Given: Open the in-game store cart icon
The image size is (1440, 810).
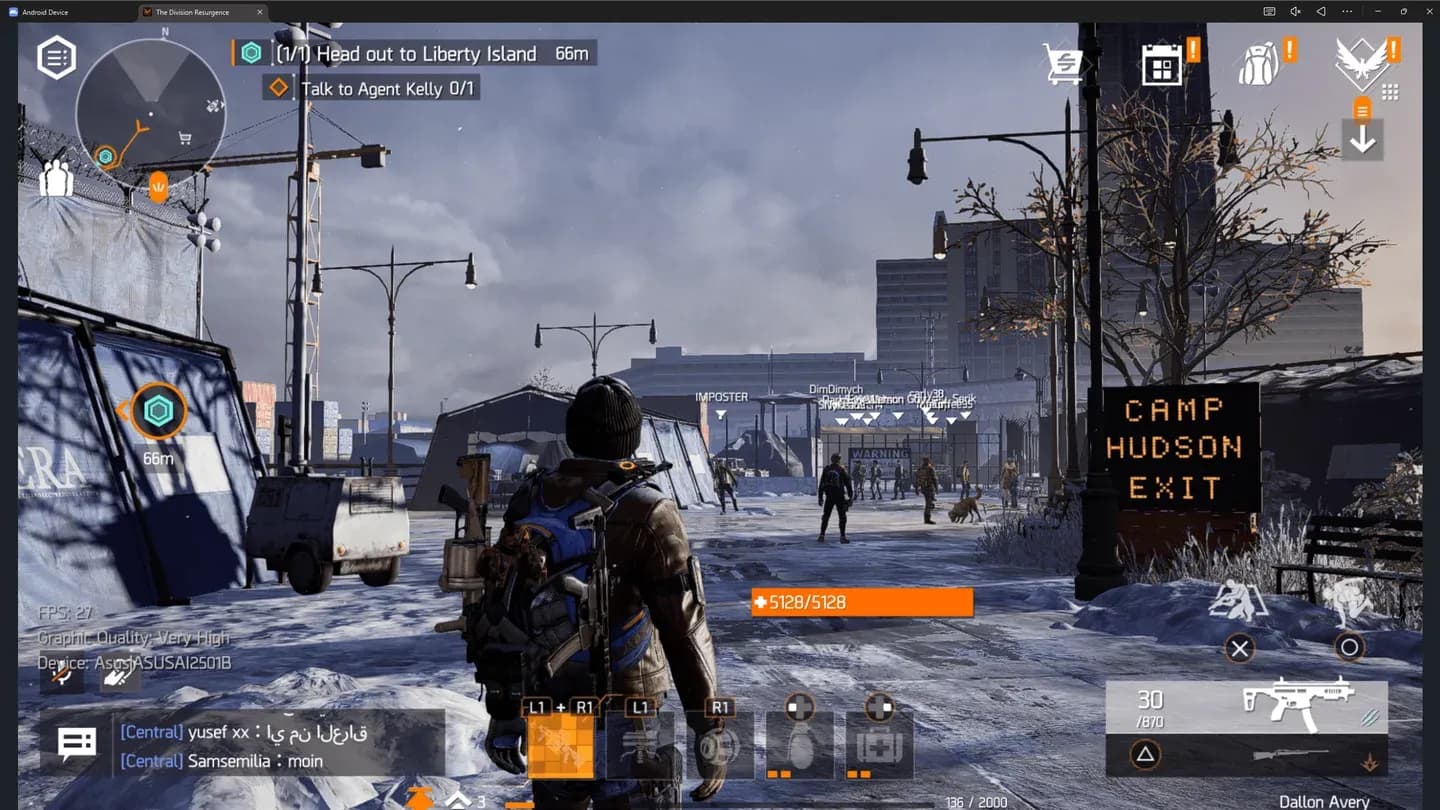Looking at the screenshot, I should (1063, 63).
